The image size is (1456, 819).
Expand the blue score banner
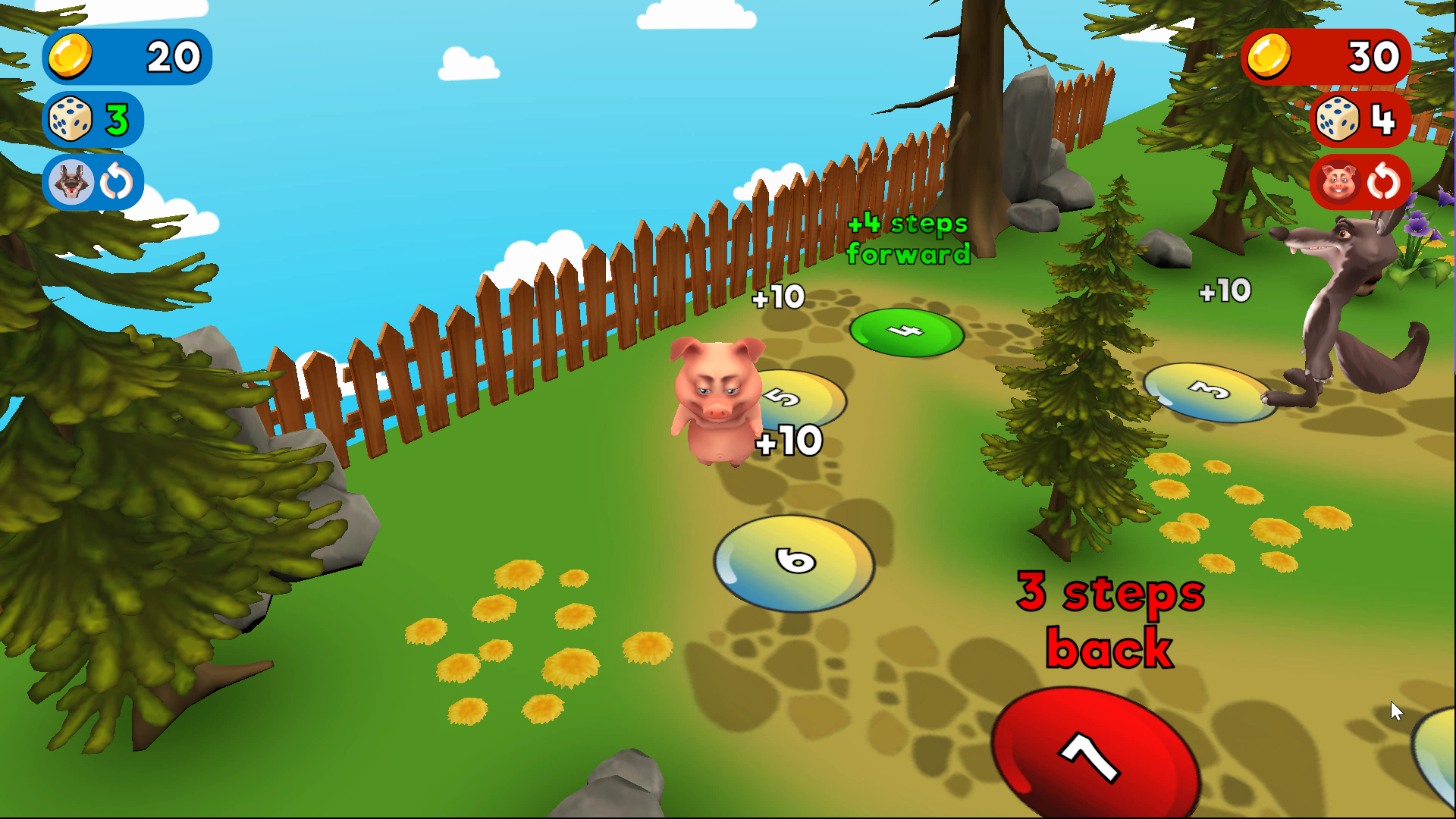127,56
